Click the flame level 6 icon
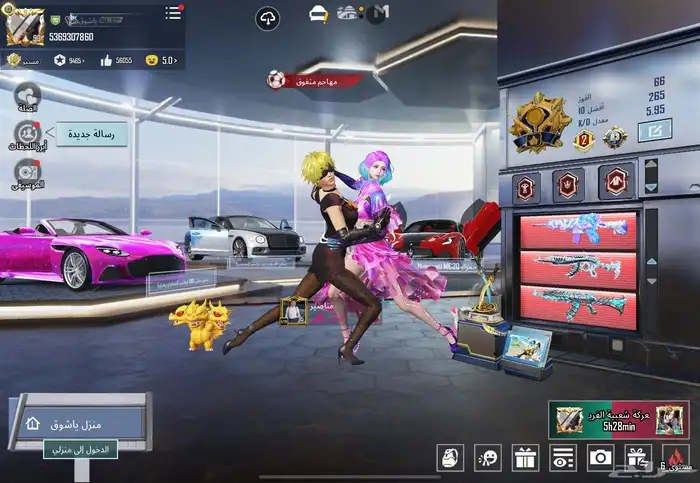This screenshot has height=483, width=700. coord(677,458)
